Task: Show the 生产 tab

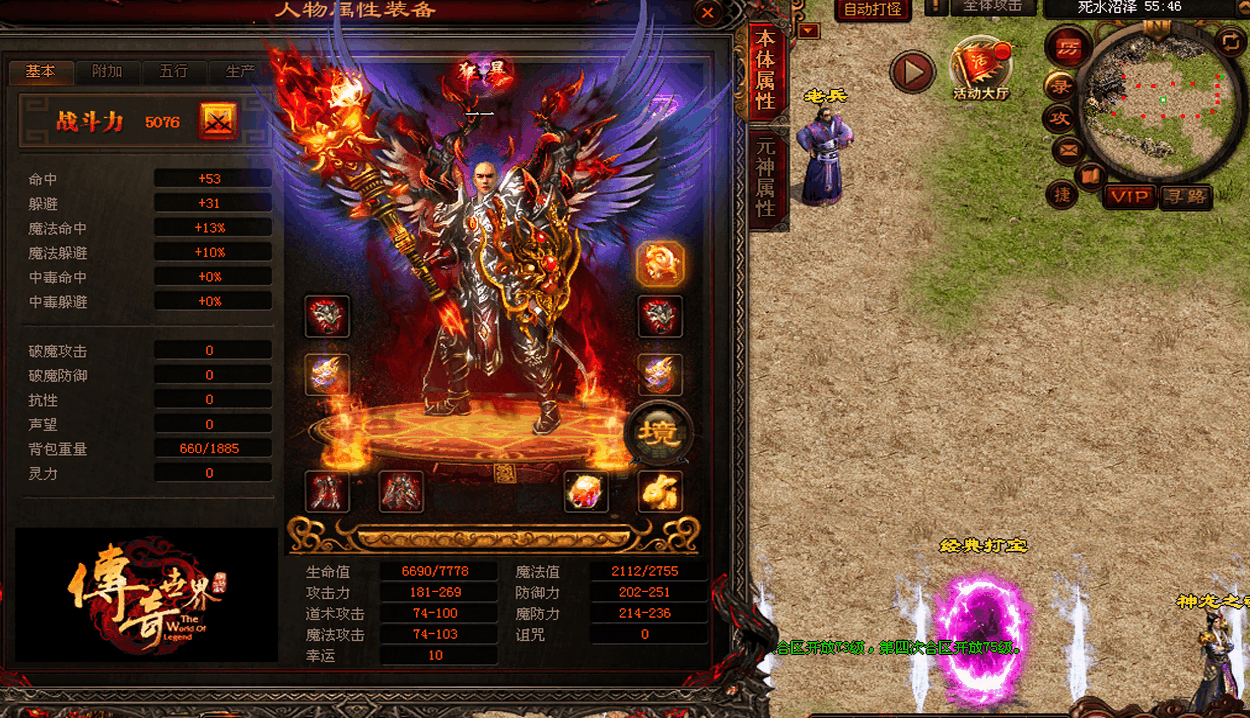Action: point(240,73)
